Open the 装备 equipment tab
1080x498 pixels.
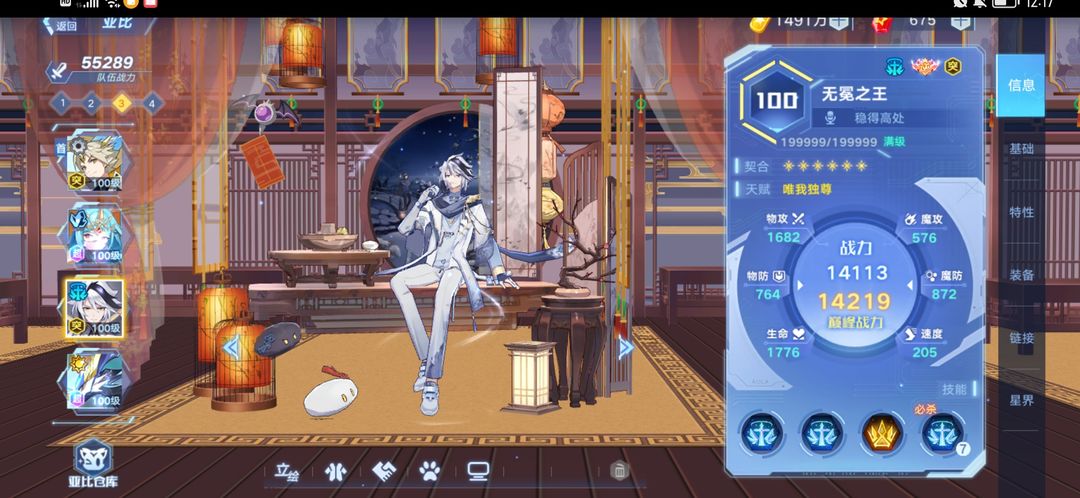coord(1021,275)
